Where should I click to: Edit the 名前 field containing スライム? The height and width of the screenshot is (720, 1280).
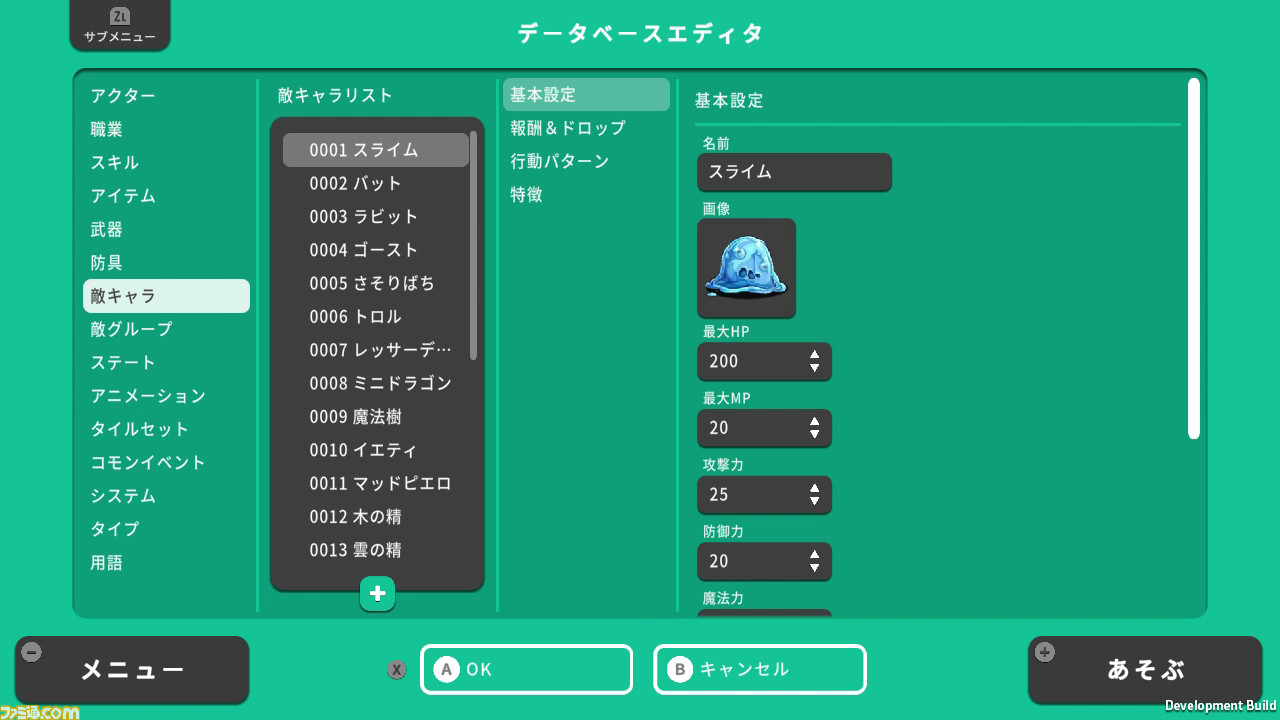pyautogui.click(x=794, y=172)
